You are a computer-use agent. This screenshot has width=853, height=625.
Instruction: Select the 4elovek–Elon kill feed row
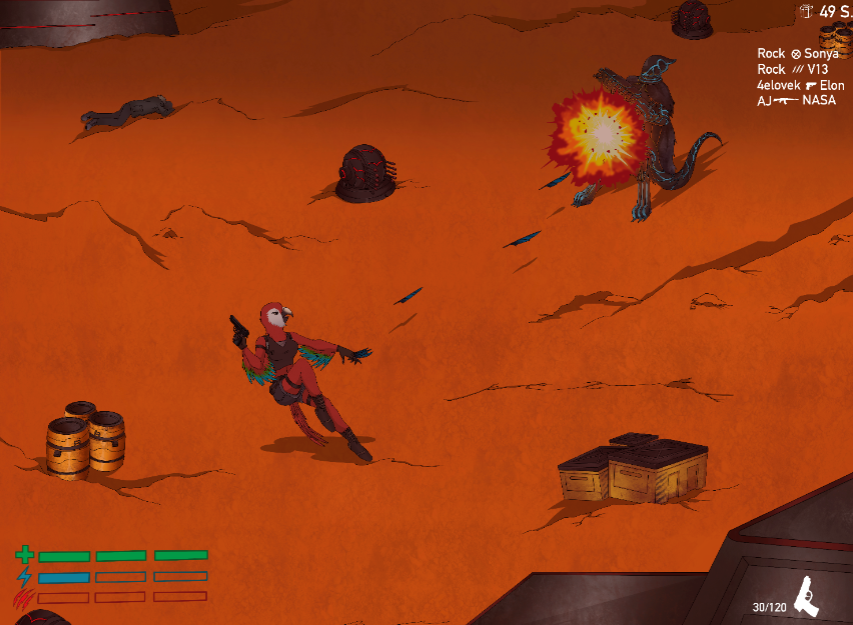800,86
